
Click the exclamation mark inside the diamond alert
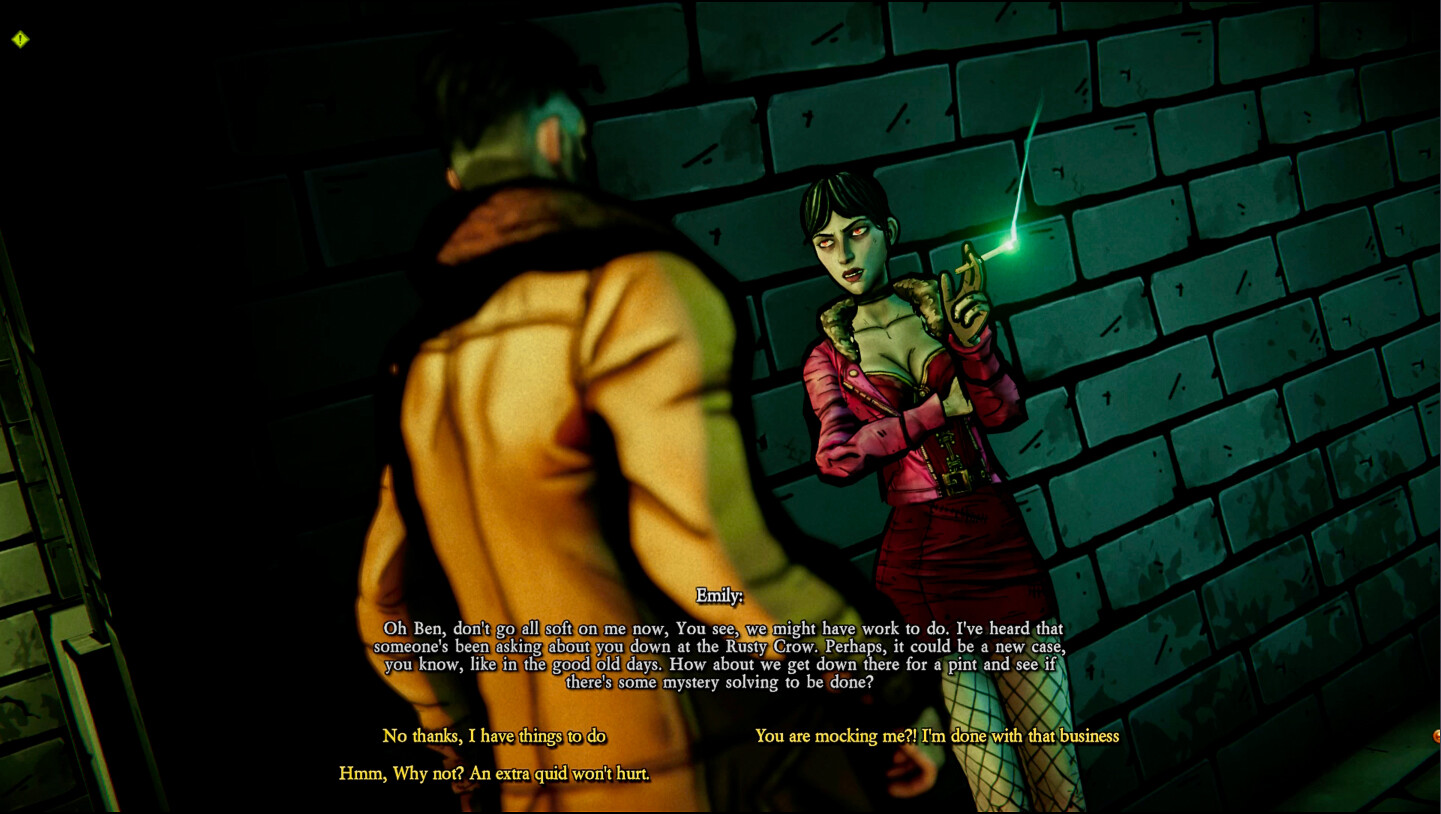(19, 38)
